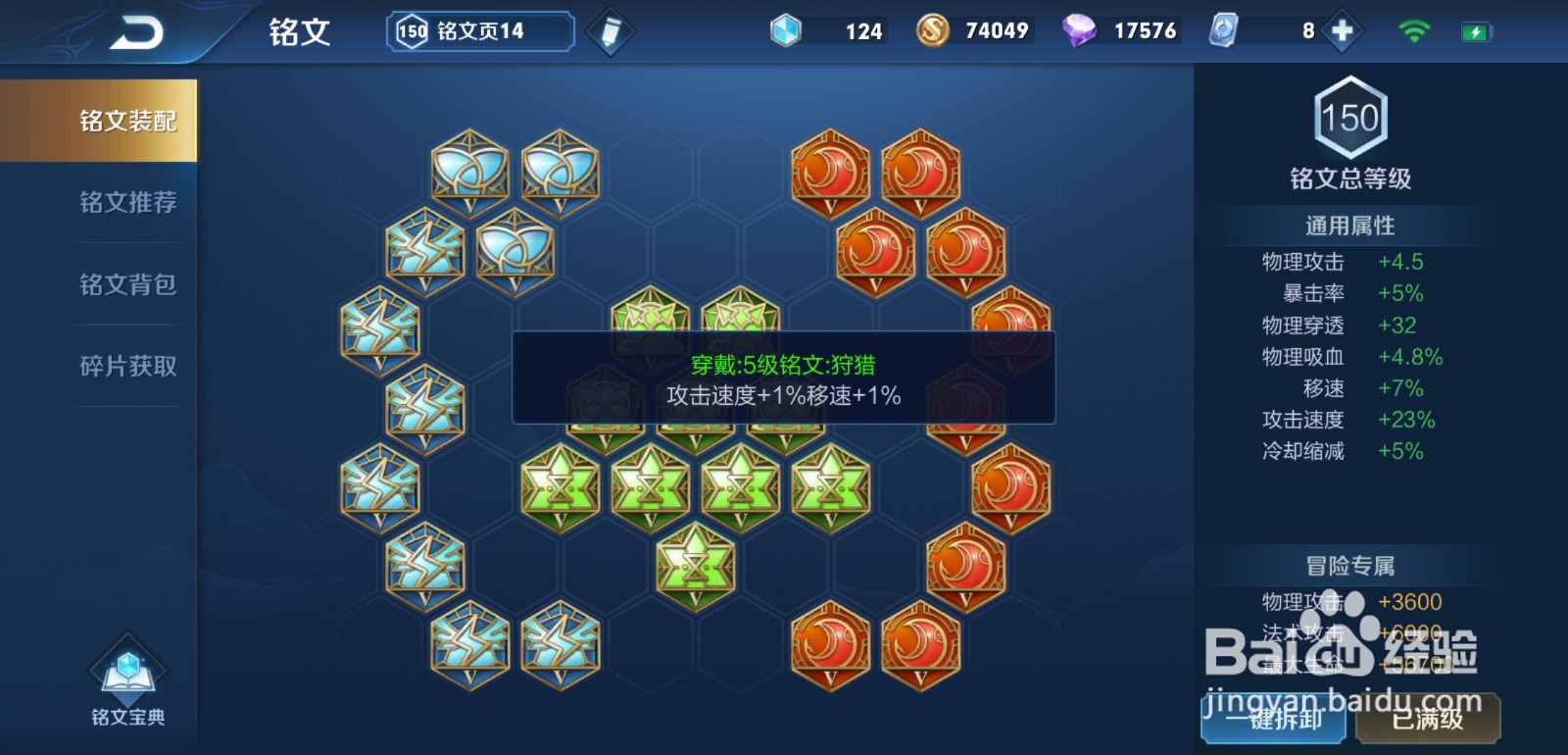Viewport: 1568px width, 755px height.
Task: Open the 碎片获取 sidebar entry
Action: [125, 366]
